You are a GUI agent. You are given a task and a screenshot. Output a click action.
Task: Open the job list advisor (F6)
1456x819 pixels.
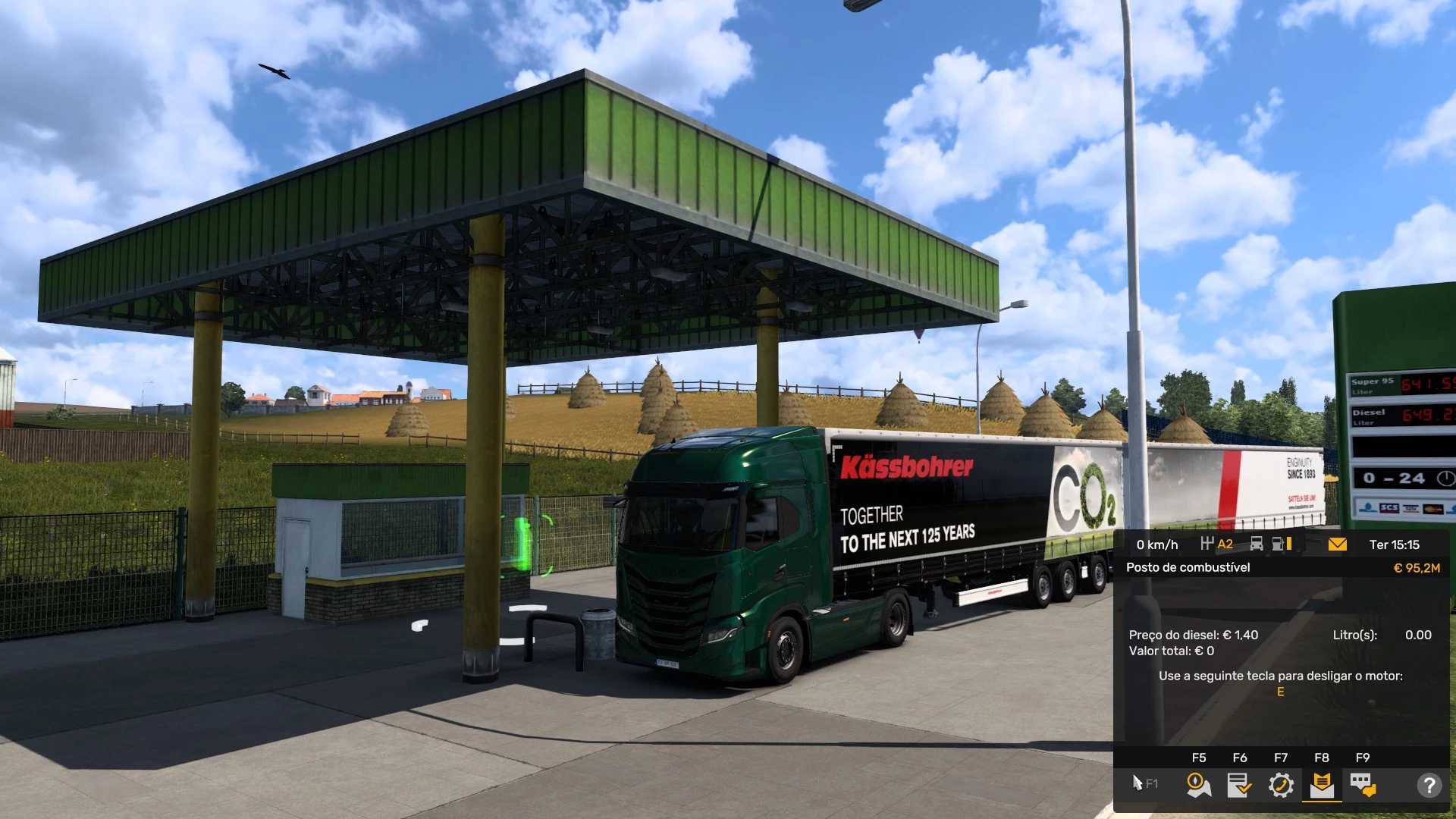tap(1241, 785)
